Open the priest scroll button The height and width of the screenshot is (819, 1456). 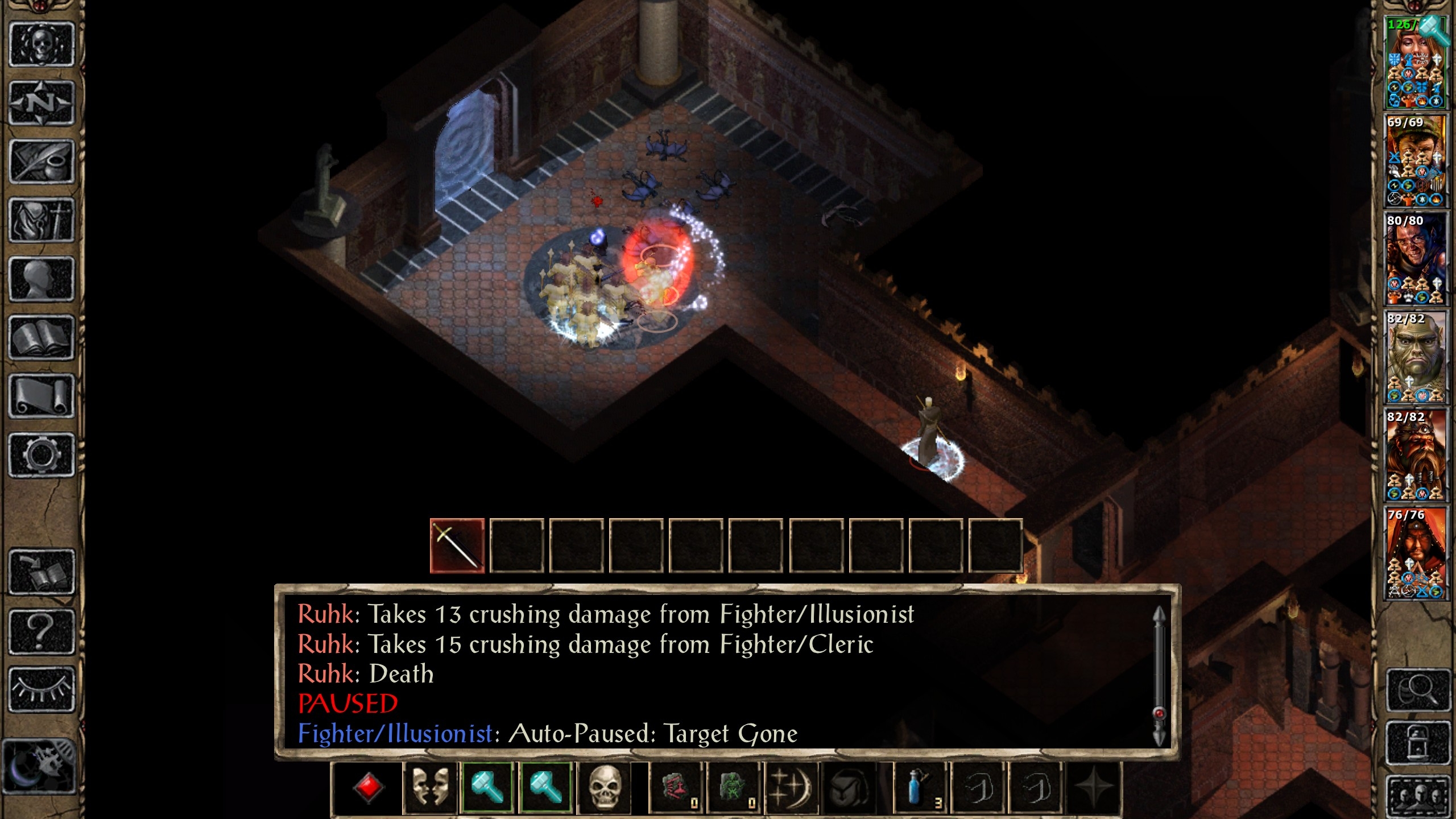pos(42,396)
